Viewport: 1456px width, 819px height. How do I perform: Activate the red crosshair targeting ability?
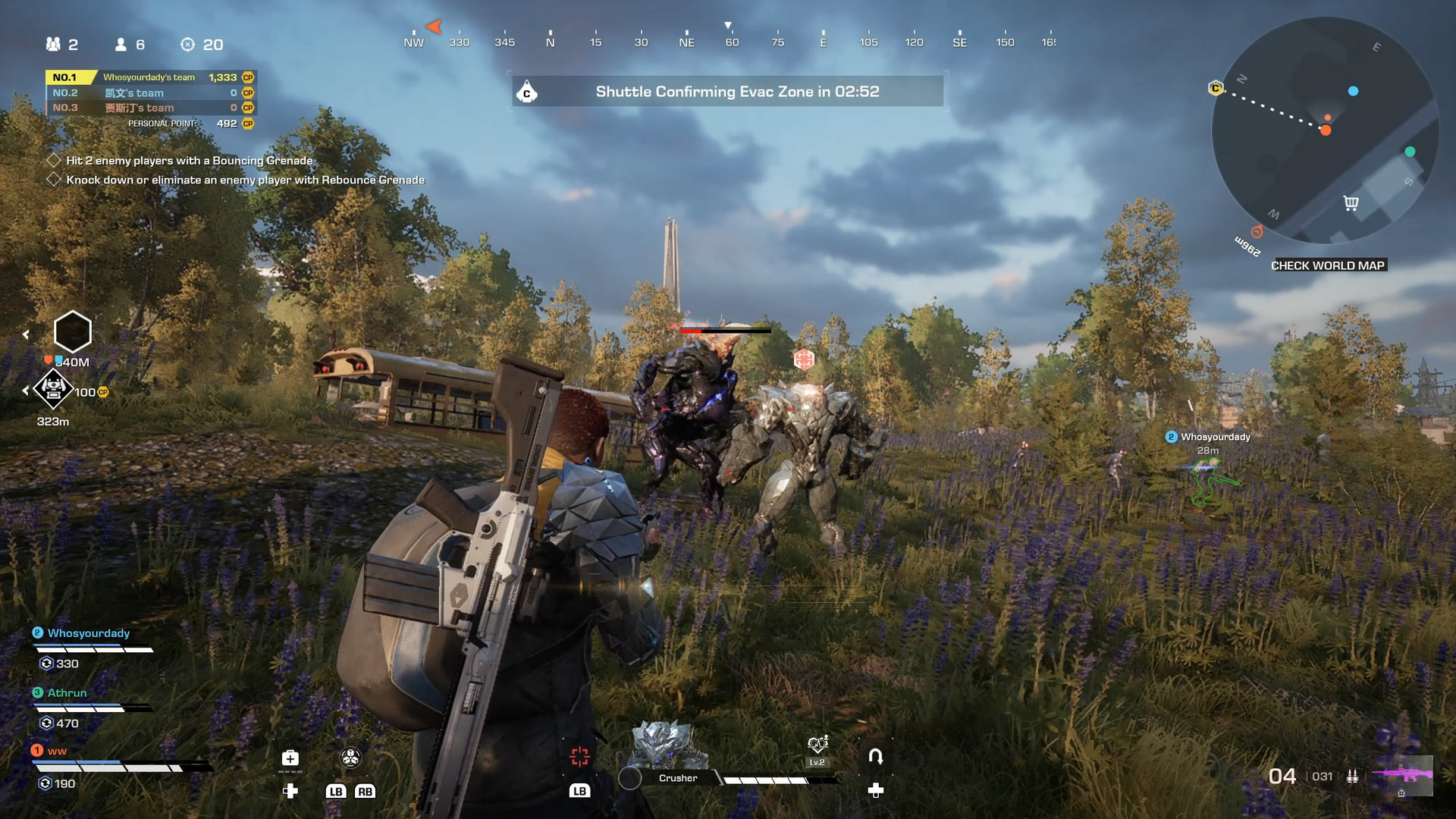pos(580,756)
